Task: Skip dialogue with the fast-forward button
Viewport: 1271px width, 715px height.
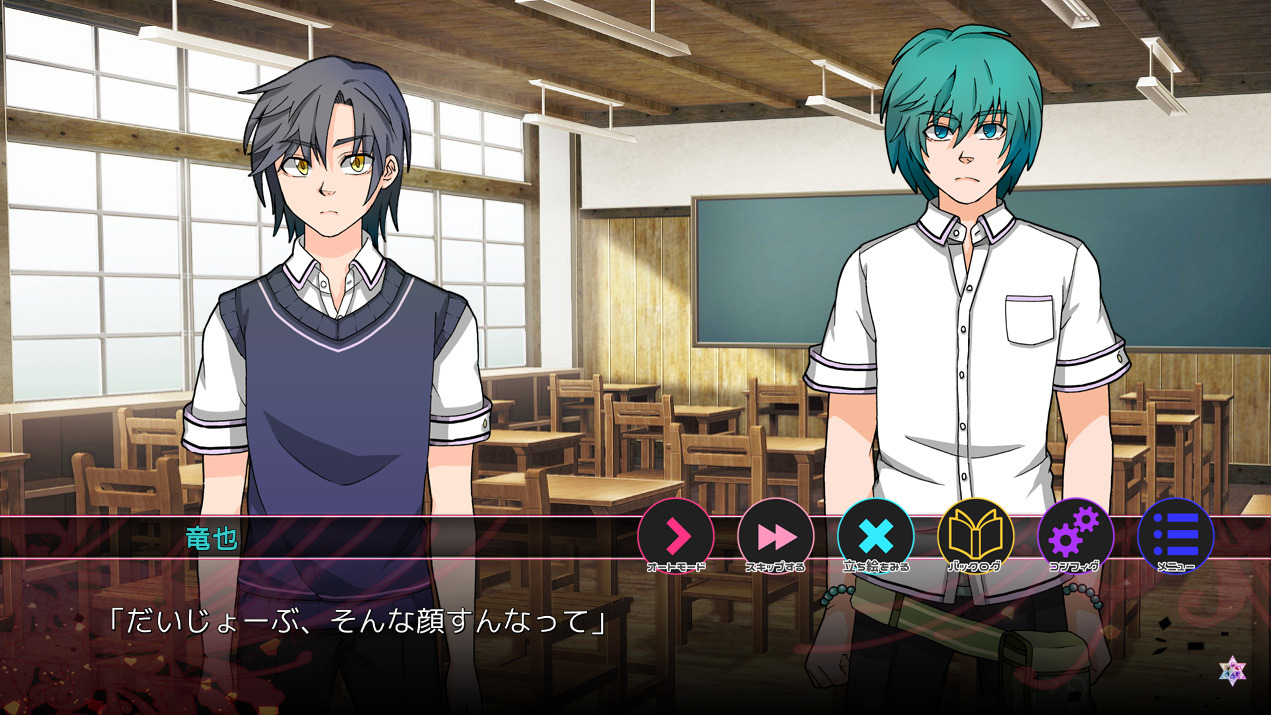Action: coord(776,536)
